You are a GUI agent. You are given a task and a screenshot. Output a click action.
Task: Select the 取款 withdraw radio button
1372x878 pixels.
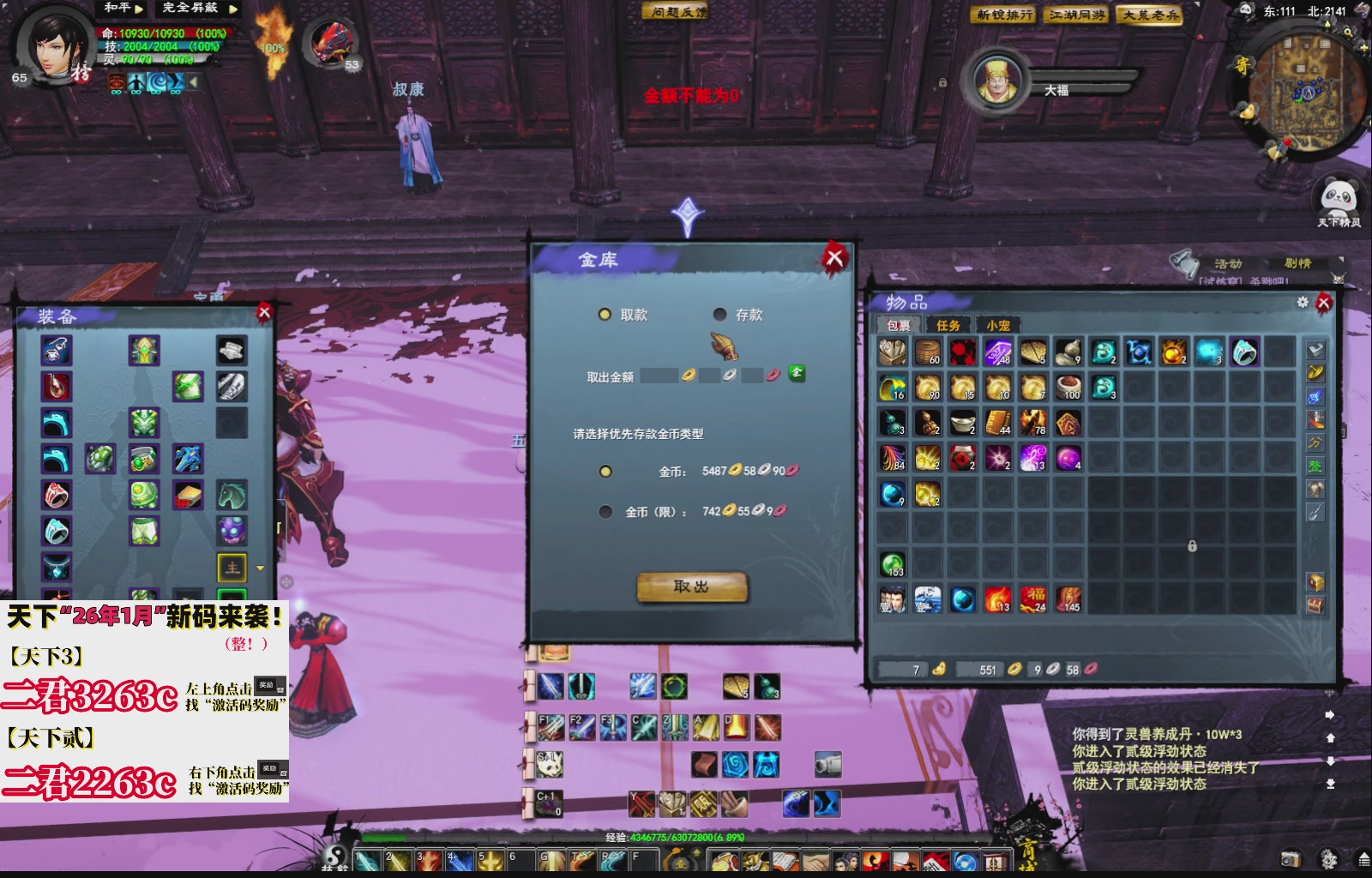pos(605,315)
